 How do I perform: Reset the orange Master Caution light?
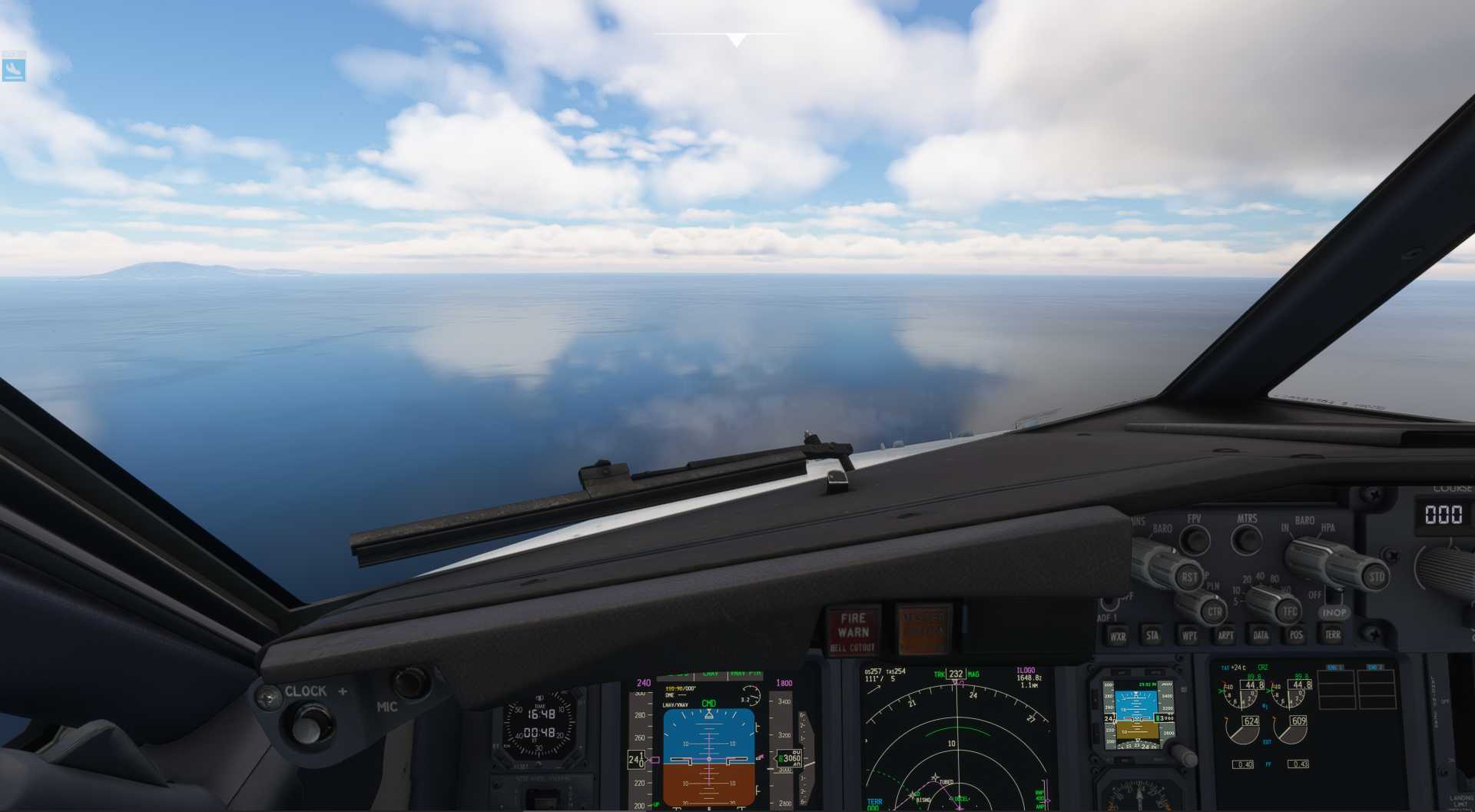point(923,630)
